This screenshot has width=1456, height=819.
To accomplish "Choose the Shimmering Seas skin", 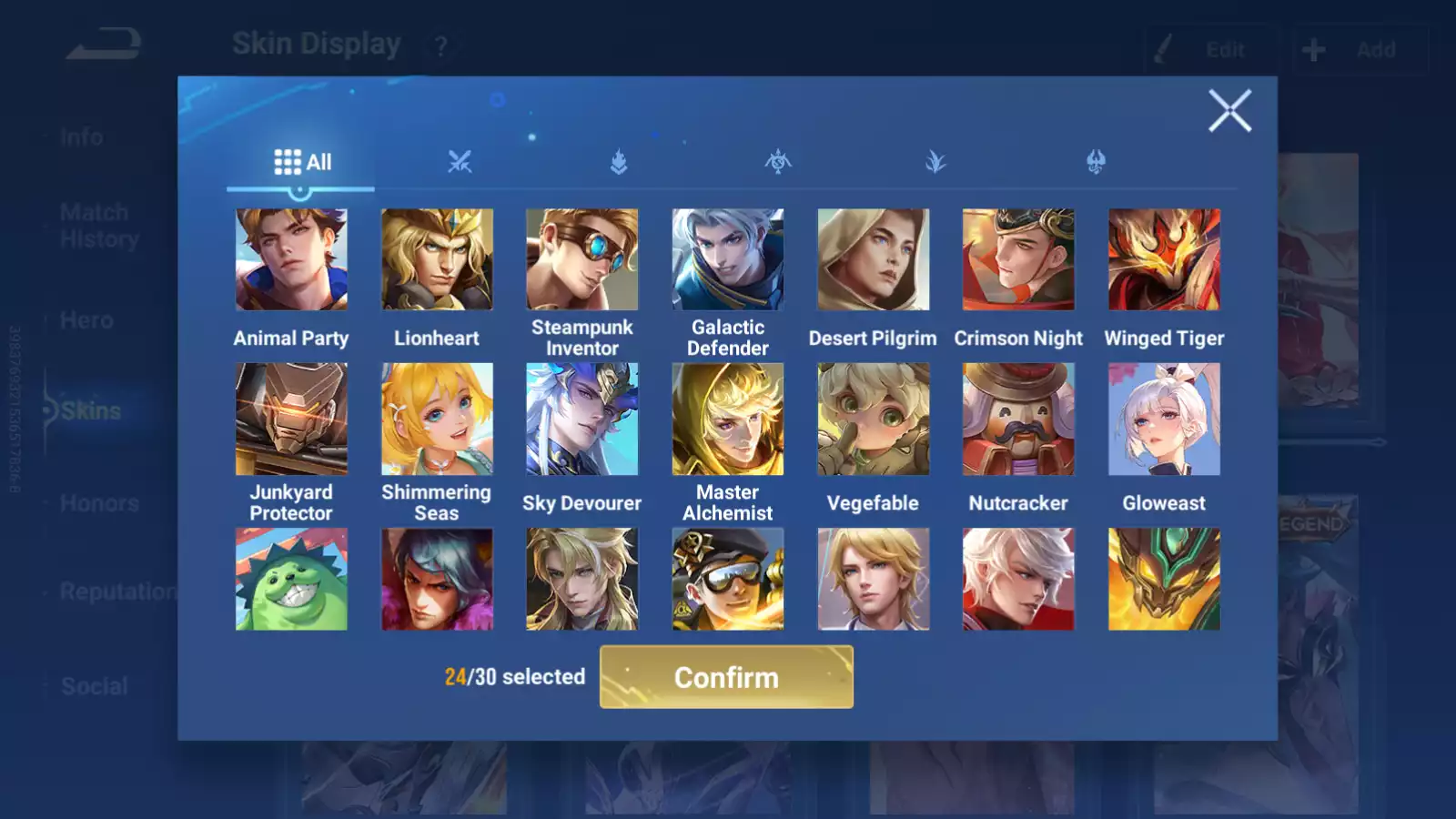I will click(x=437, y=420).
